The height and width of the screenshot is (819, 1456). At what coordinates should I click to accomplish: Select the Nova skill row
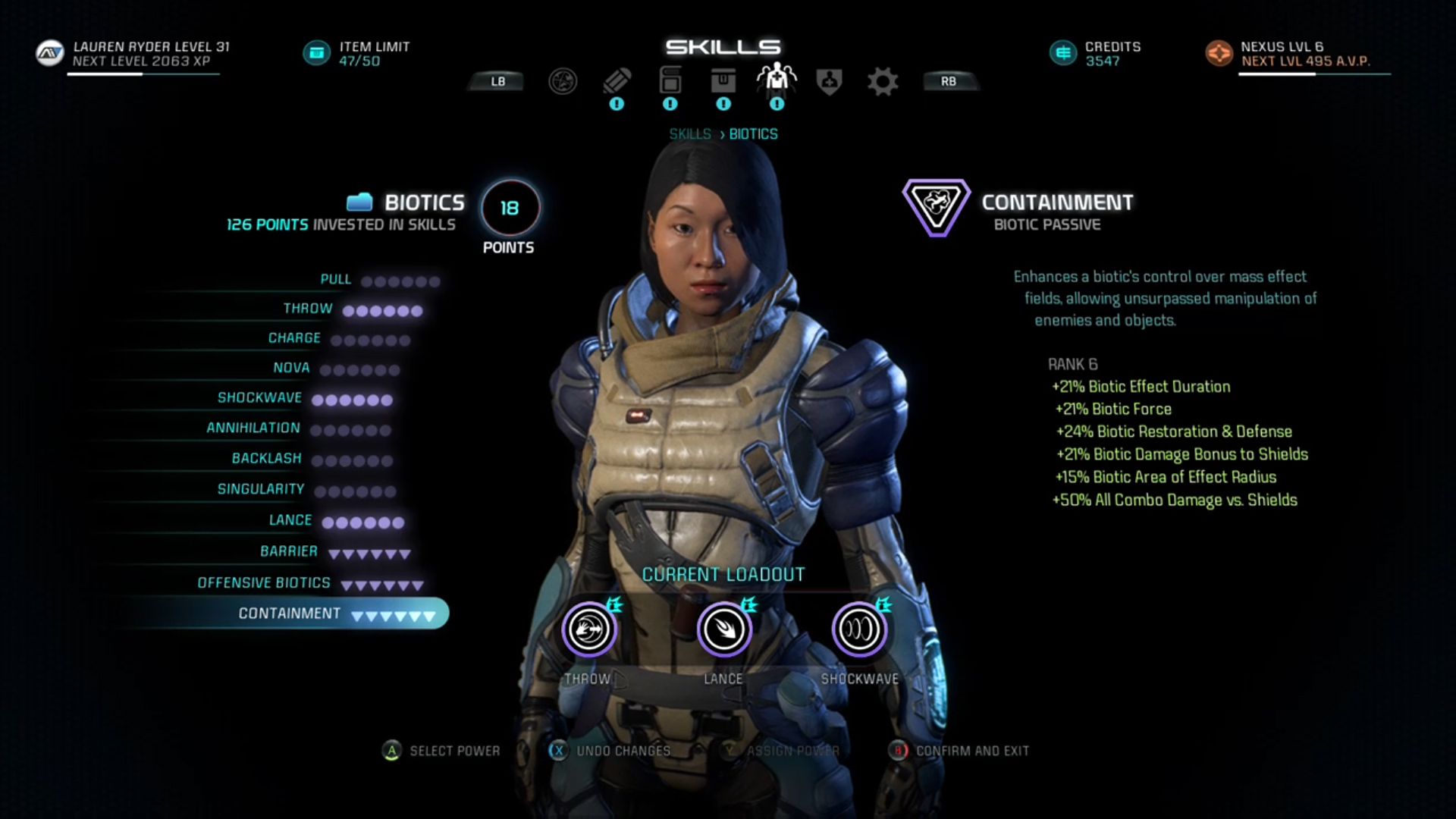[291, 369]
